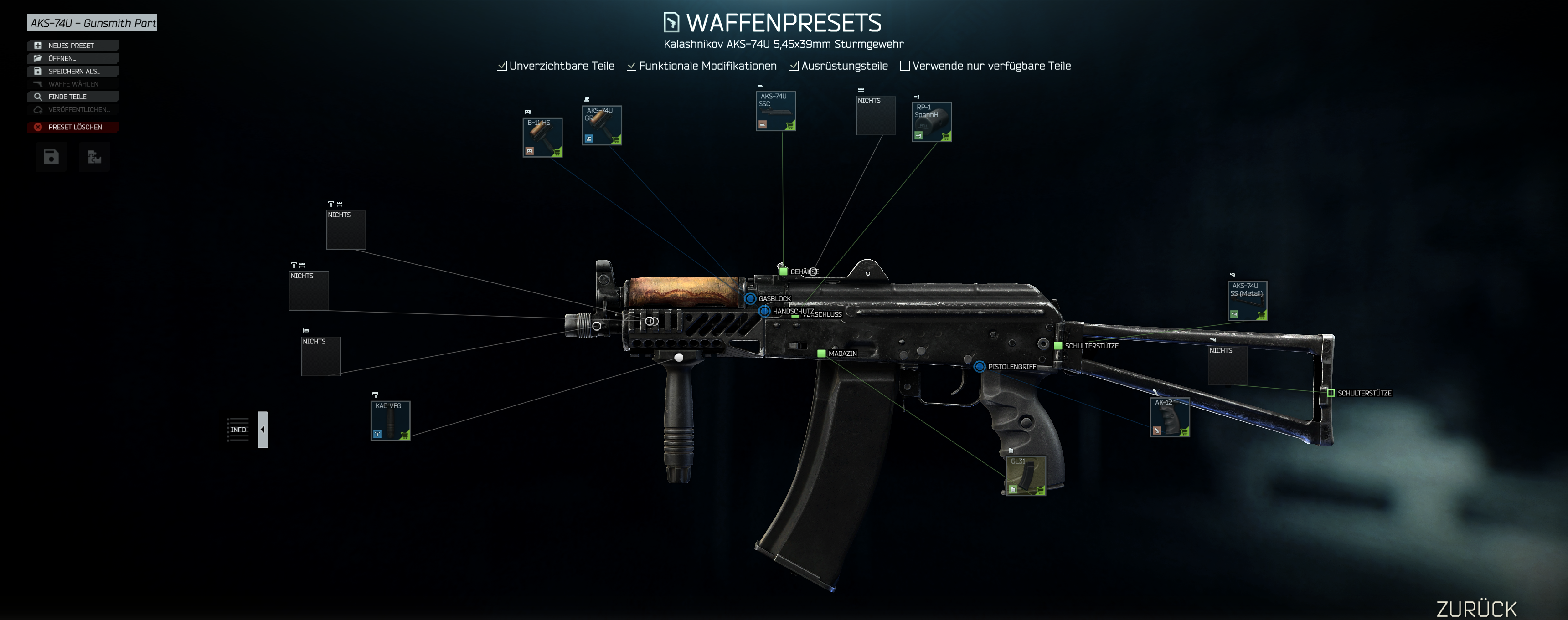Image resolution: width=1568 pixels, height=620 pixels.
Task: Open the 6L31 magazine slot
Action: click(x=1026, y=475)
